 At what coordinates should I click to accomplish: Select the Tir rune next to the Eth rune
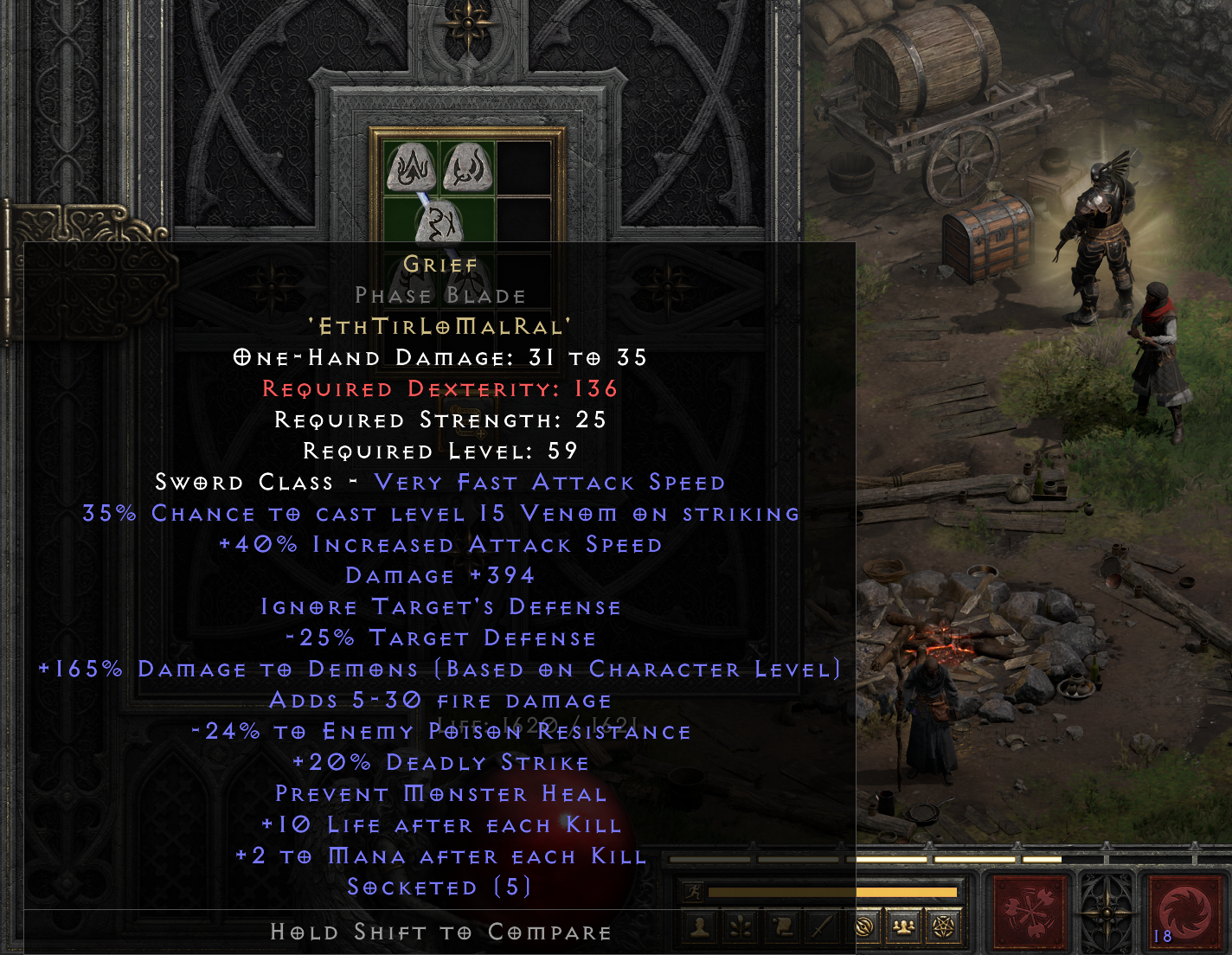(468, 168)
